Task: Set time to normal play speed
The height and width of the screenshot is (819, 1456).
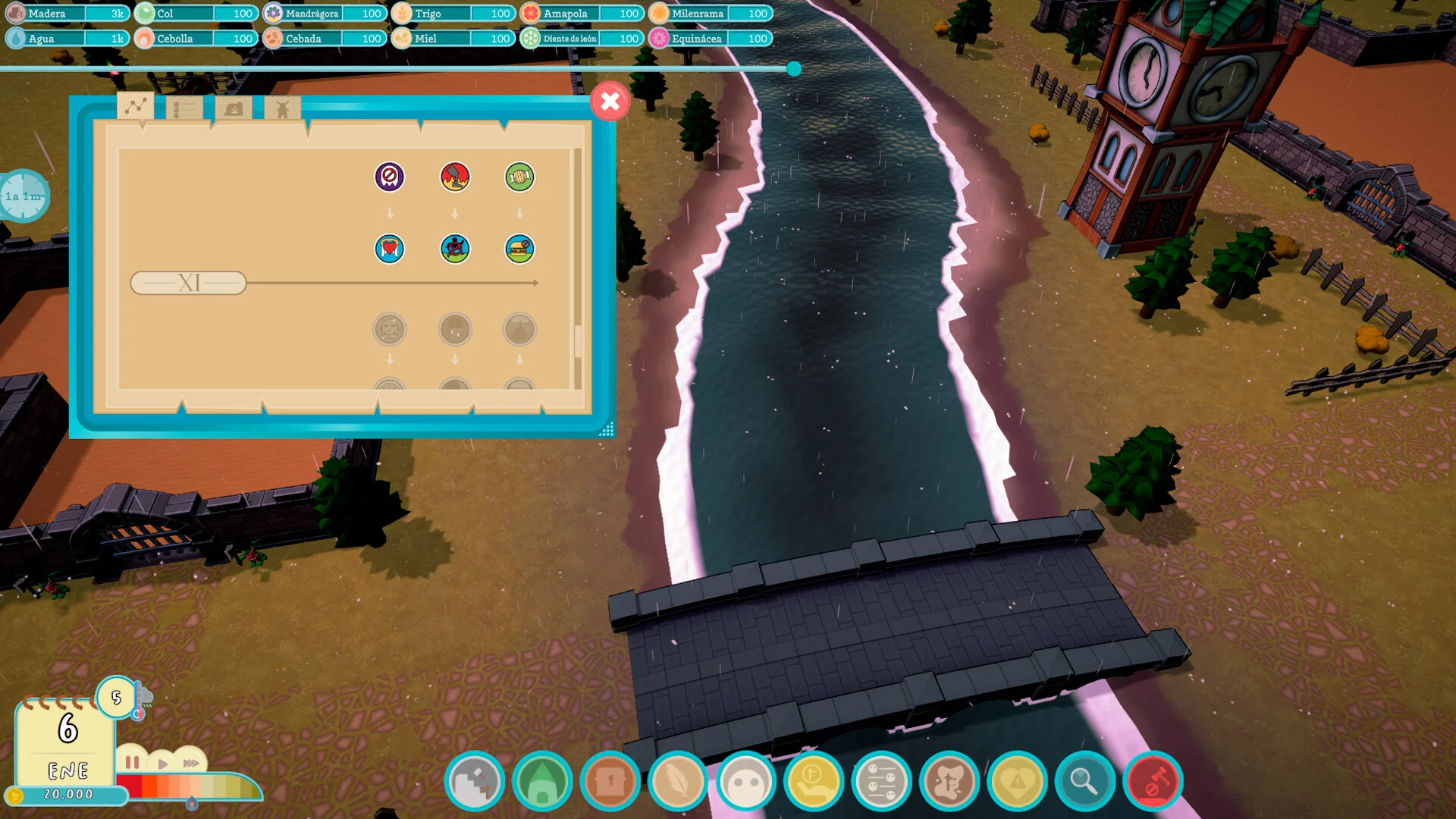Action: click(x=162, y=764)
